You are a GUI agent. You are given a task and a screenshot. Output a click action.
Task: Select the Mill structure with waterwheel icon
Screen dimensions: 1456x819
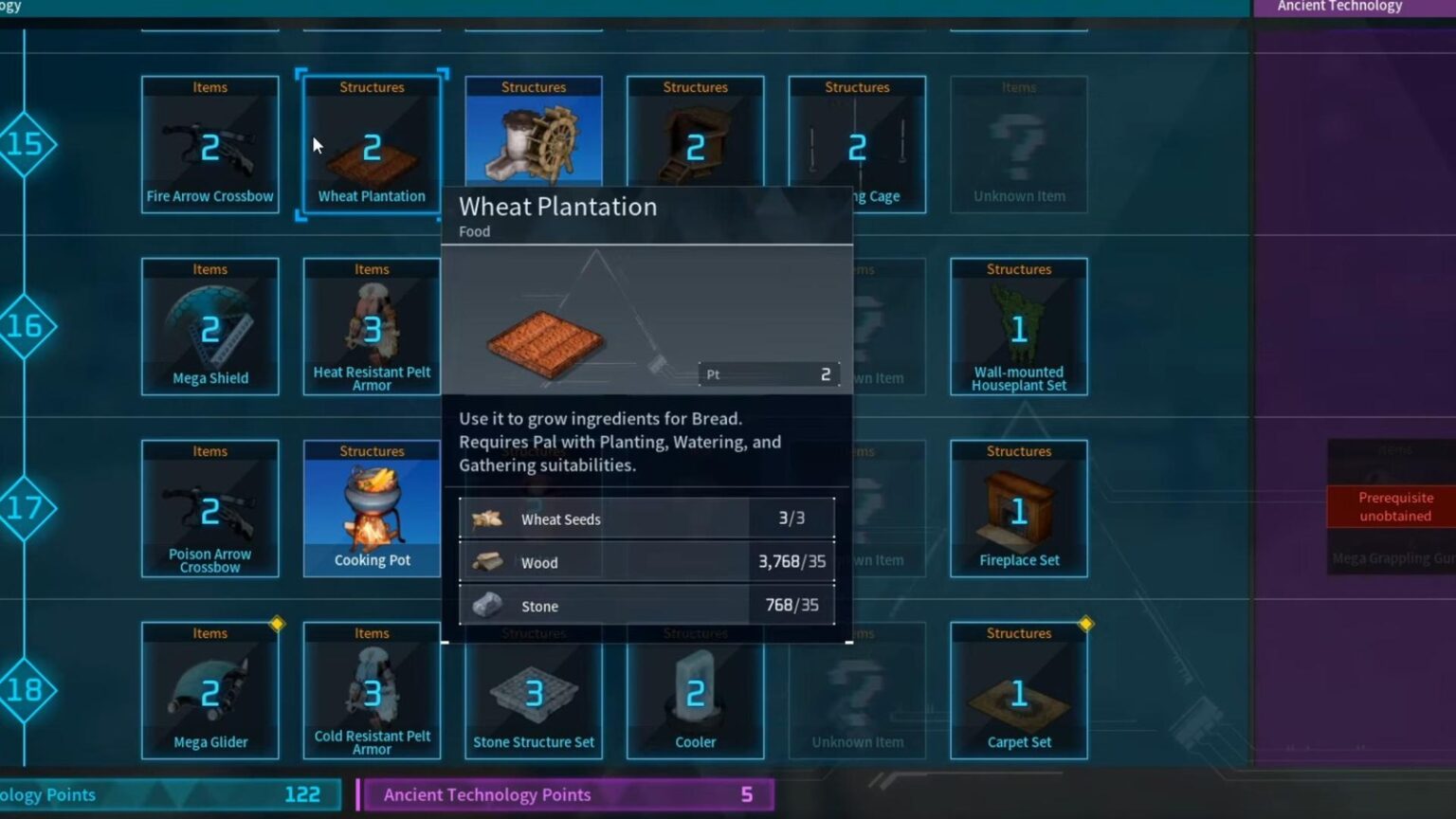pos(533,133)
